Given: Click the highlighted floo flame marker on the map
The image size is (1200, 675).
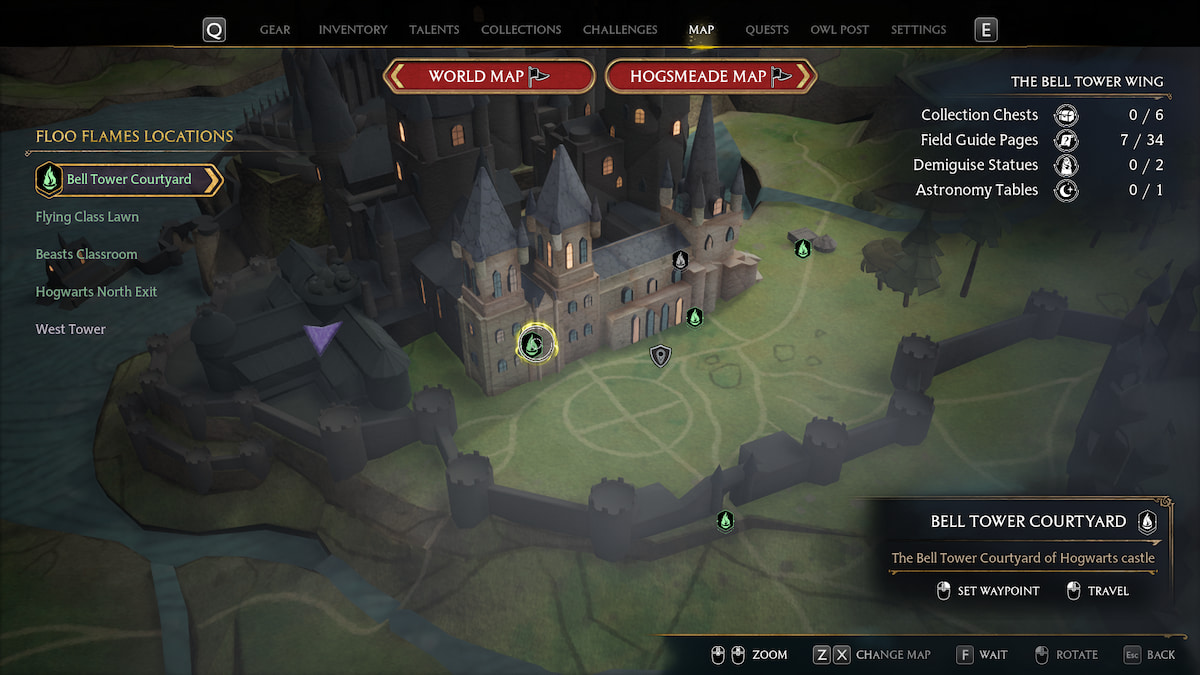Looking at the screenshot, I should [534, 345].
